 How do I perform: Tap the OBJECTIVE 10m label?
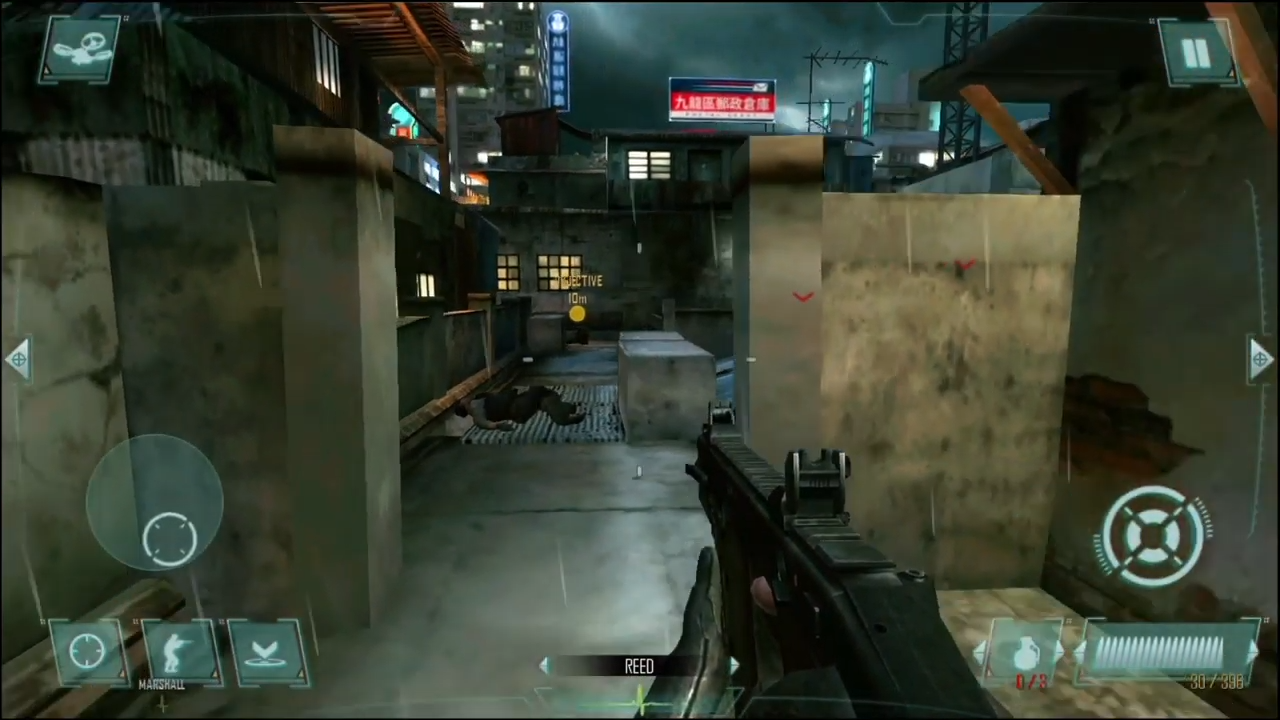tap(580, 288)
